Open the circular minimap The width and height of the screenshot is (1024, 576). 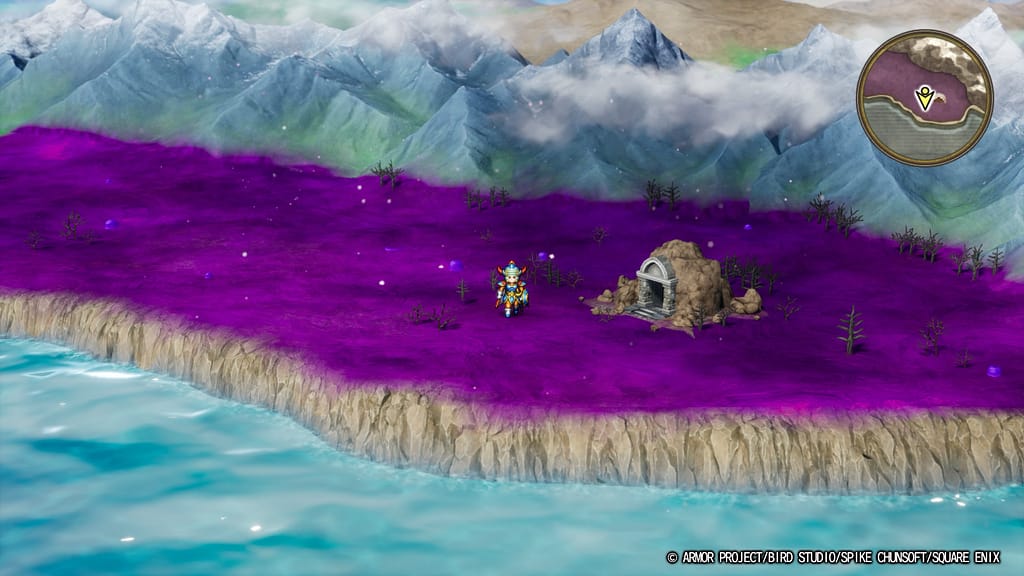(924, 97)
